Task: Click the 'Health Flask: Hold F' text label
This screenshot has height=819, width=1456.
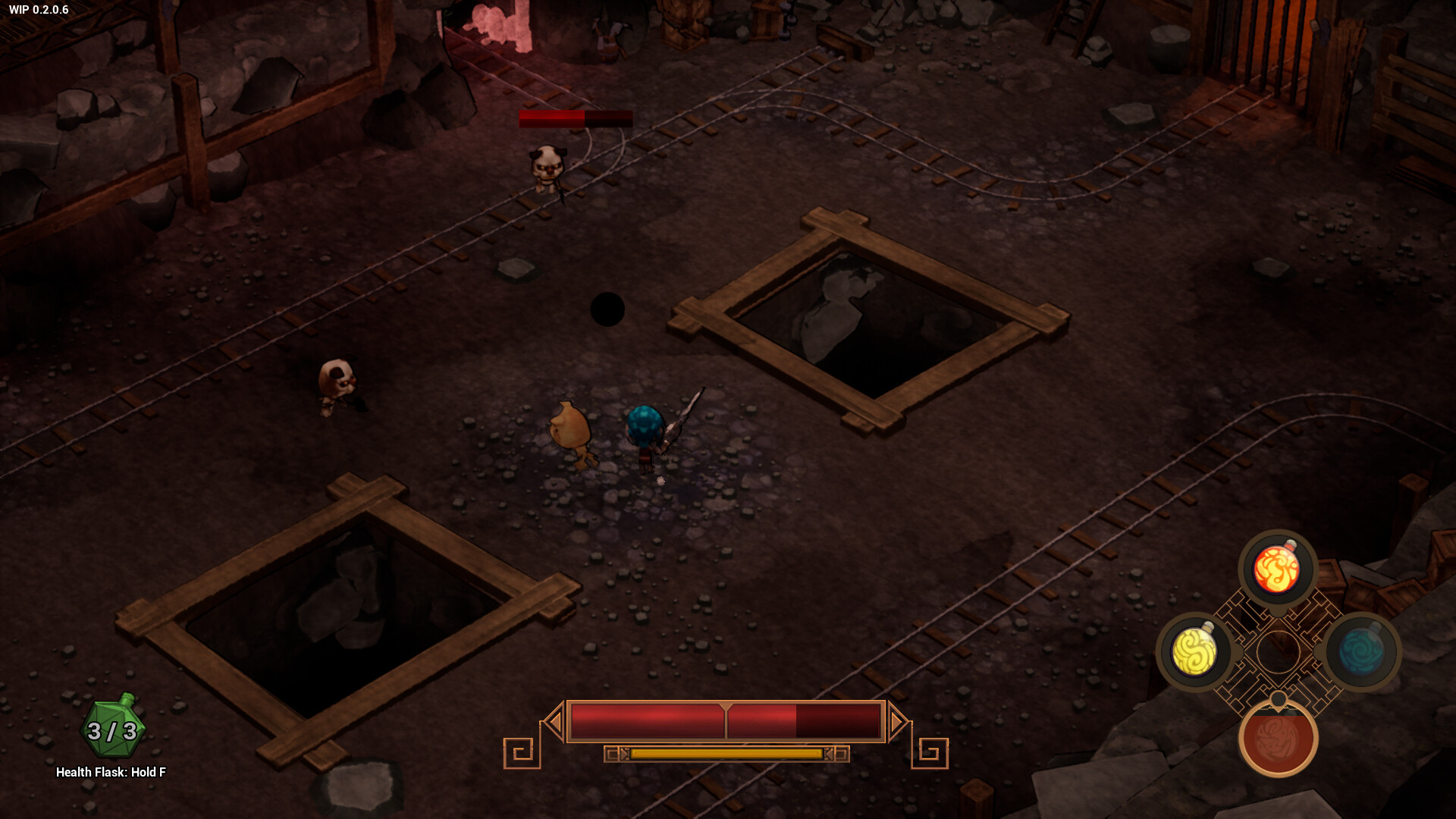Action: 111,772
